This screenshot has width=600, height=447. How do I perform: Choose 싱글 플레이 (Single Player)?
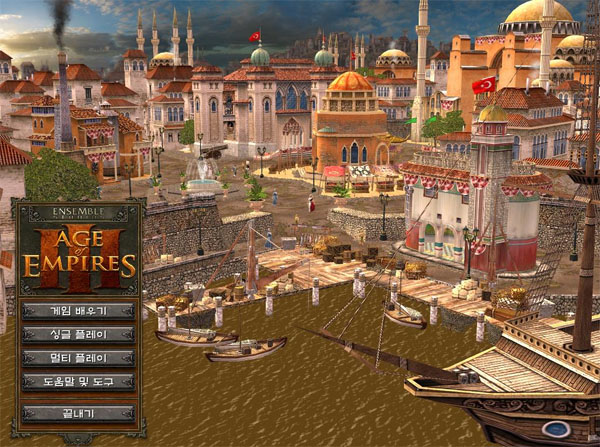[x=78, y=334]
